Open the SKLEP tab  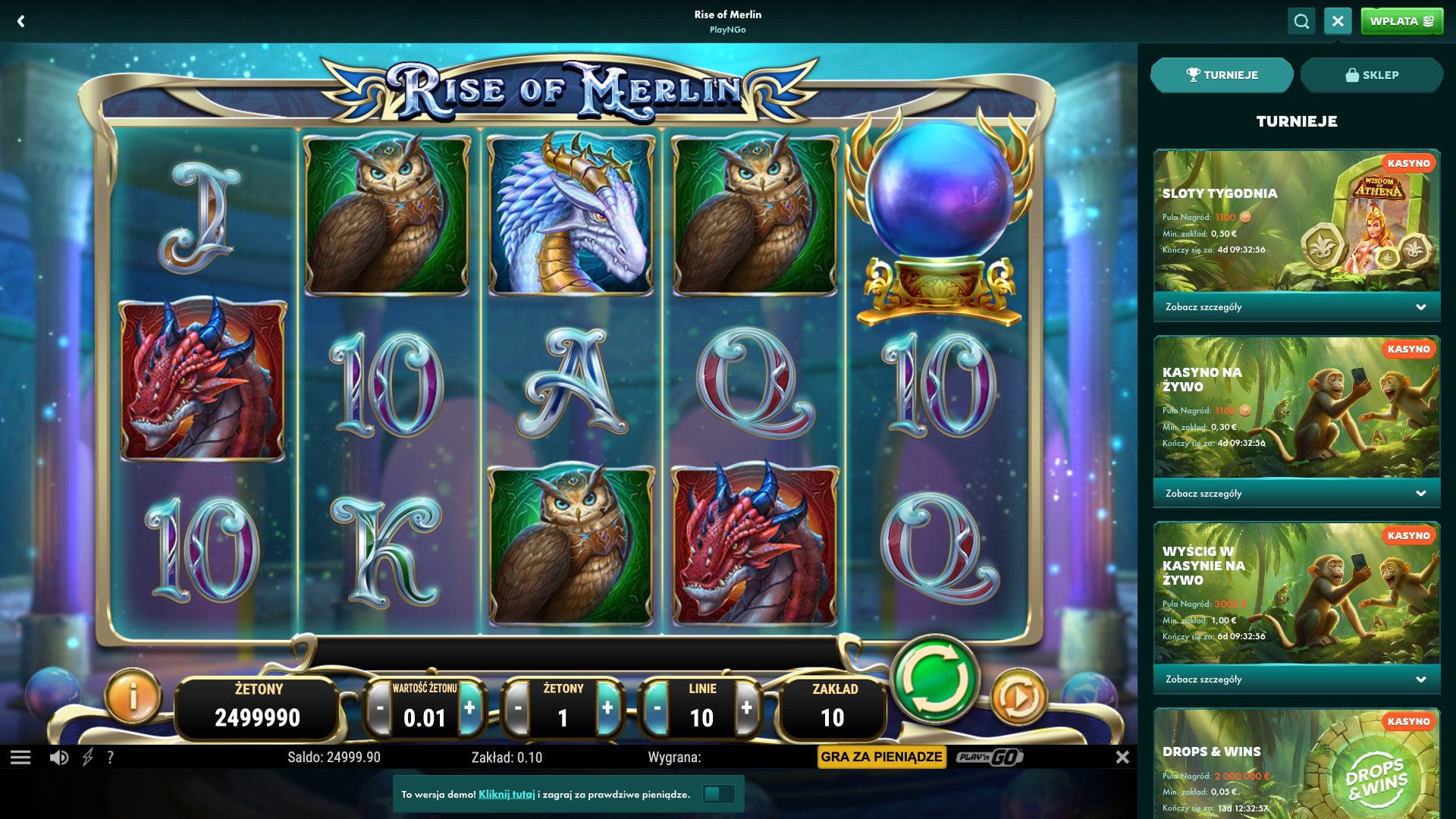pos(1371,74)
